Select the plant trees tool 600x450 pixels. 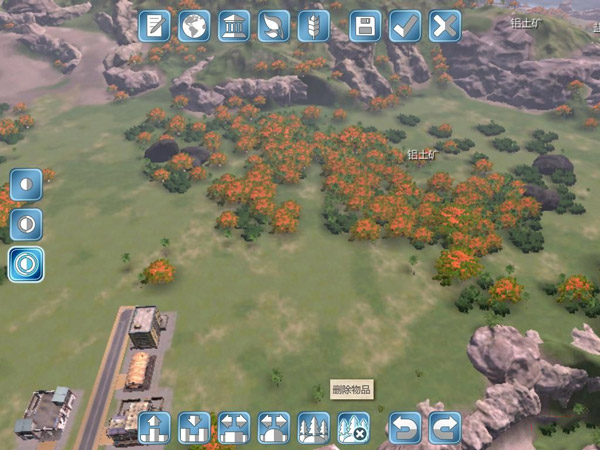[314, 428]
